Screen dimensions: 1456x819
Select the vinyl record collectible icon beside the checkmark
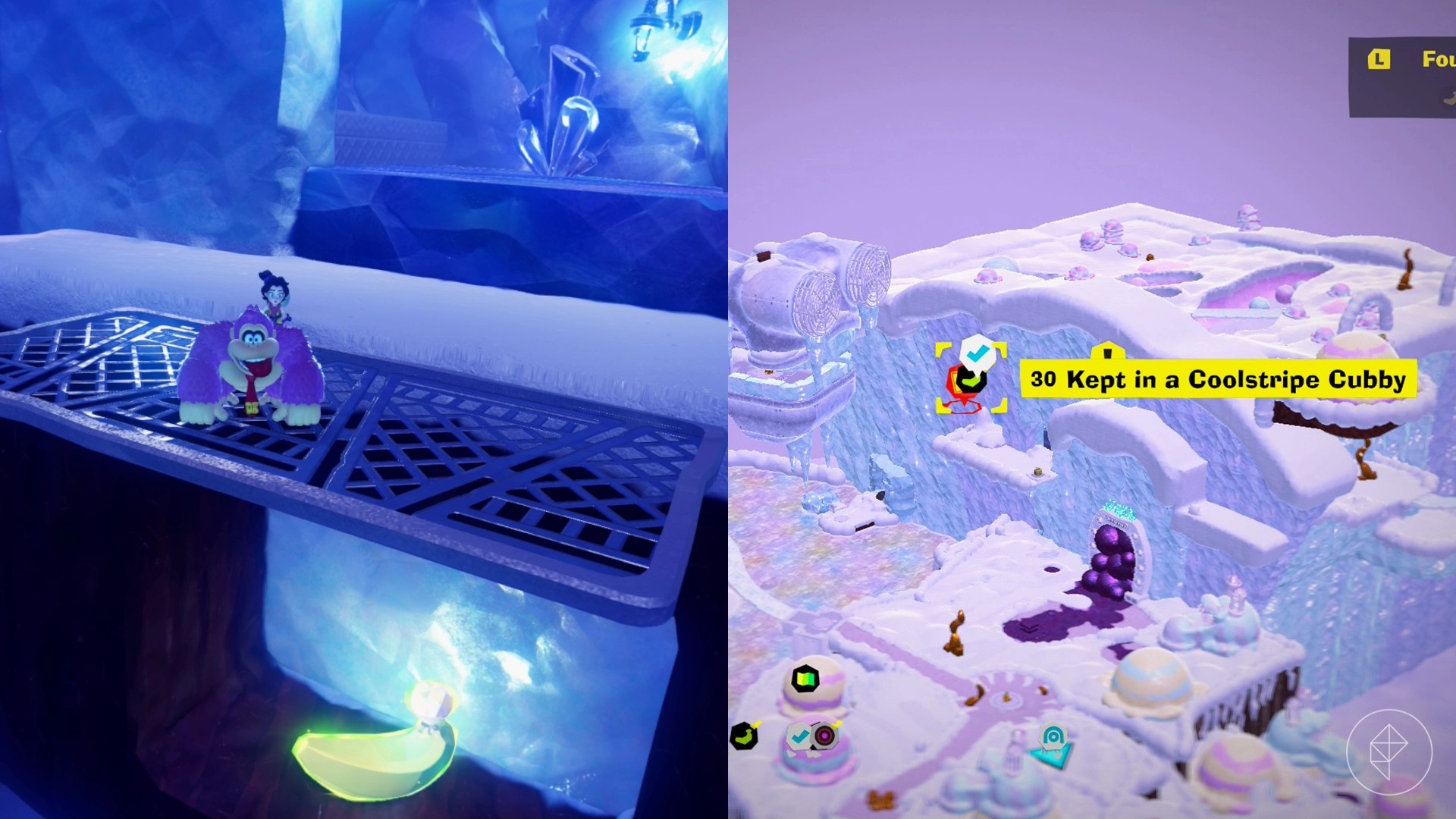click(x=824, y=734)
